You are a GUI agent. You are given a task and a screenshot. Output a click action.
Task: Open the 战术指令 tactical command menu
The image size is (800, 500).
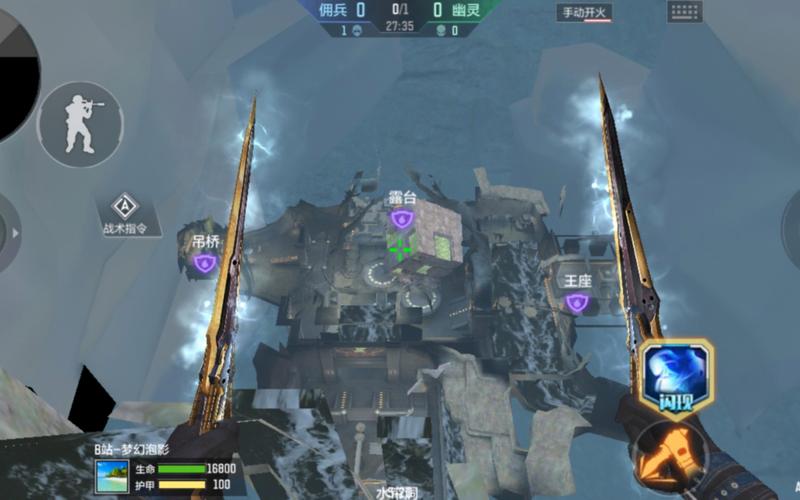126,214
